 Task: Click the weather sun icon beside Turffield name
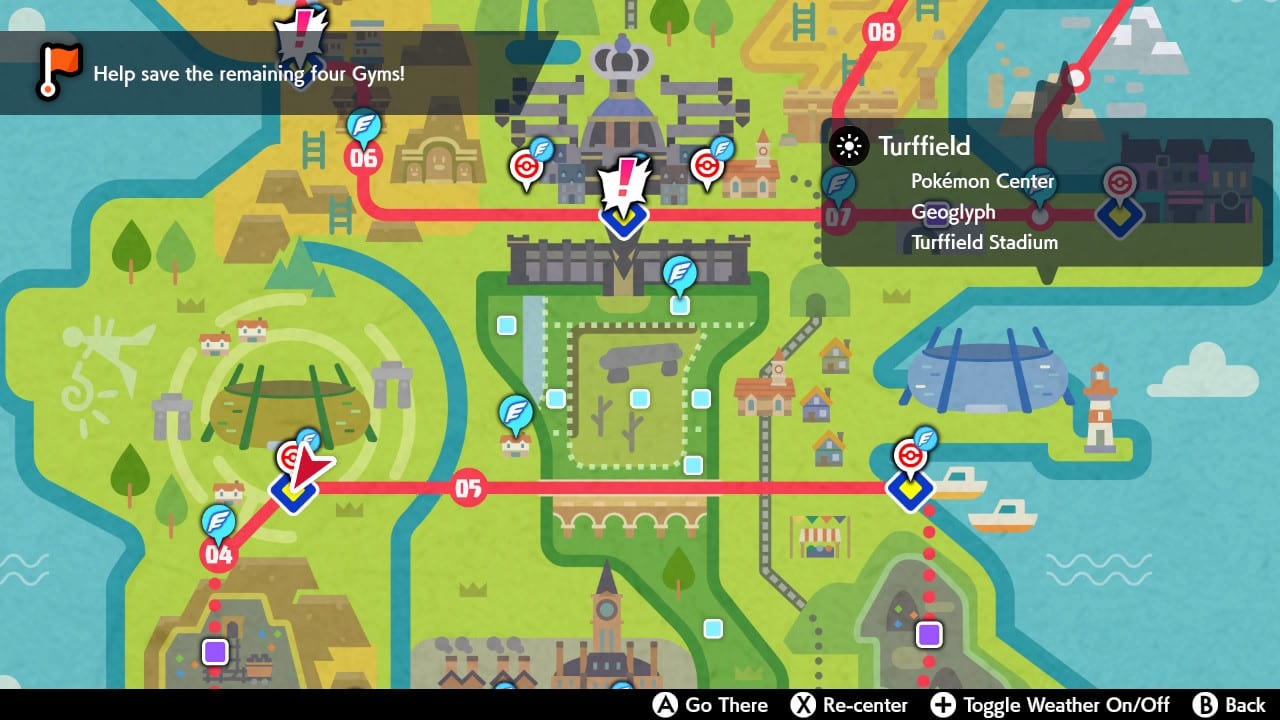pos(847,147)
